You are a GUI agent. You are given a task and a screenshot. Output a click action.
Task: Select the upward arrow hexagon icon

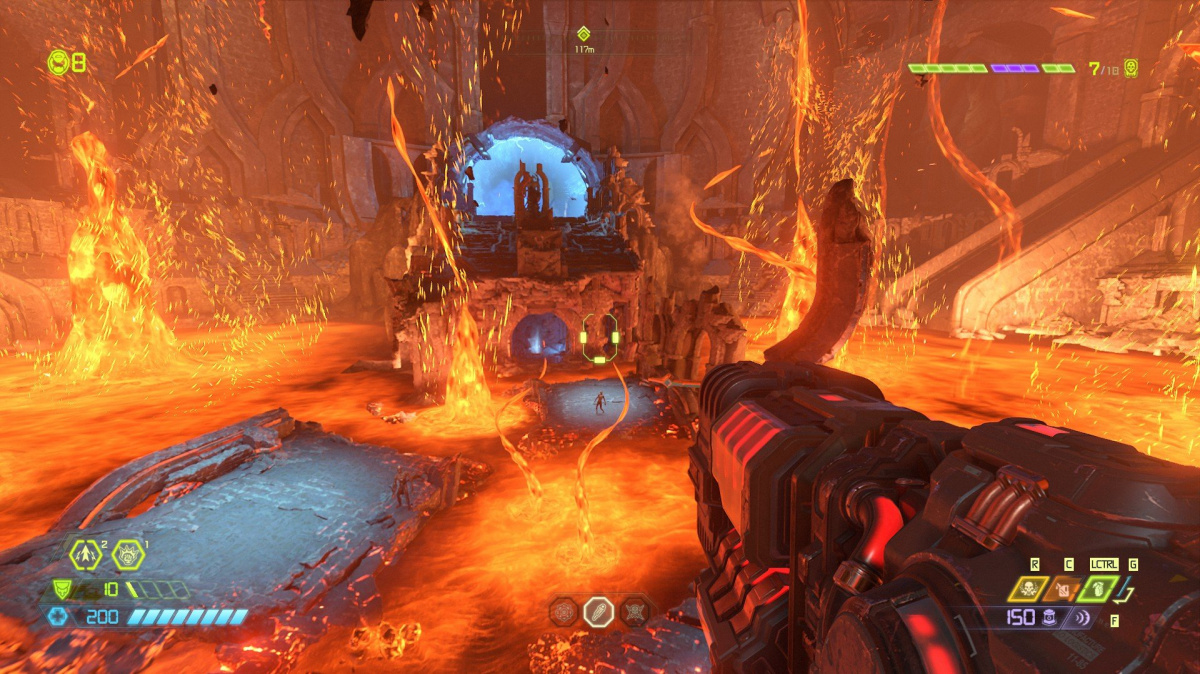pos(83,553)
